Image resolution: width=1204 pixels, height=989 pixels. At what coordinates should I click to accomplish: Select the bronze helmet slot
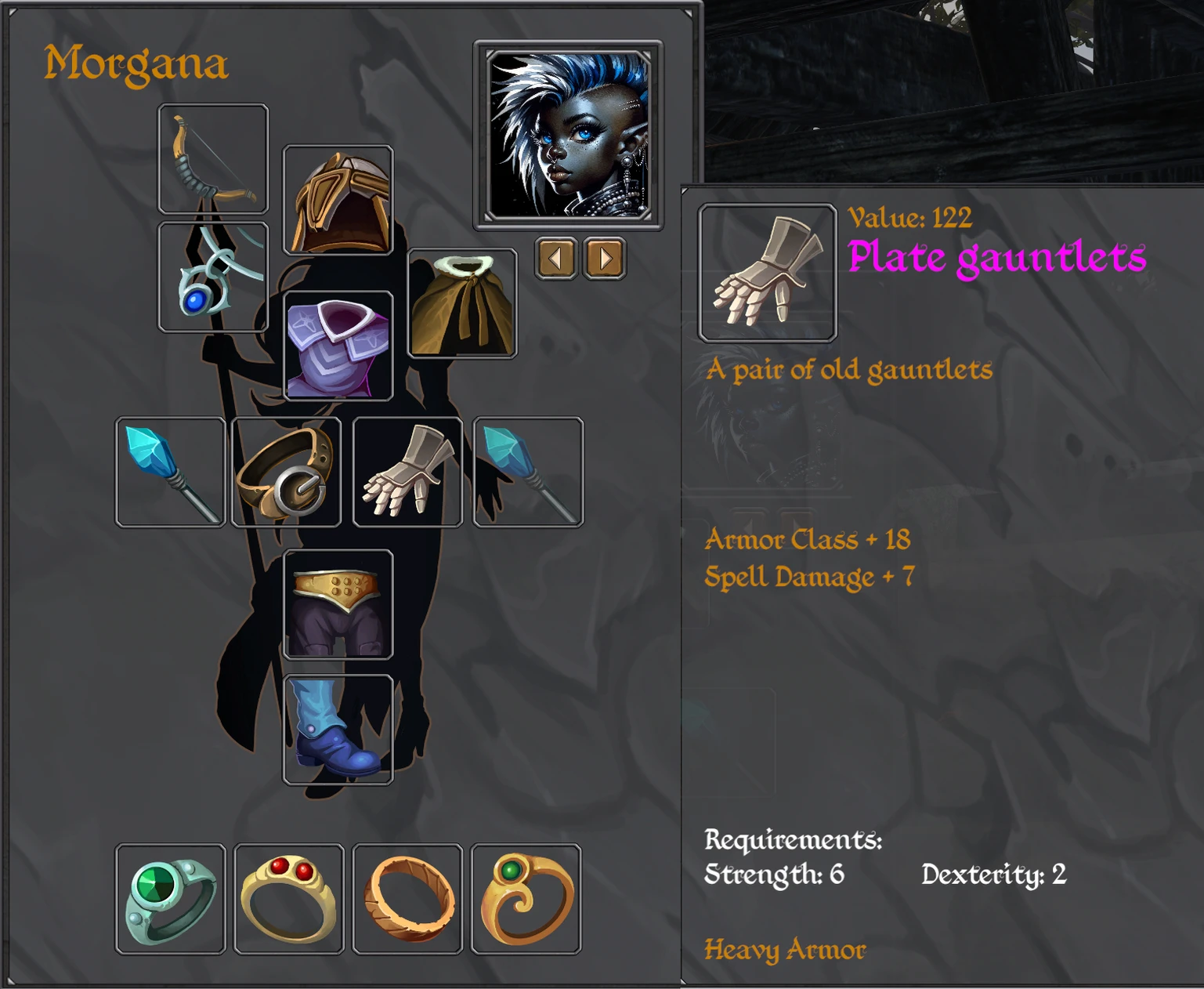point(338,201)
